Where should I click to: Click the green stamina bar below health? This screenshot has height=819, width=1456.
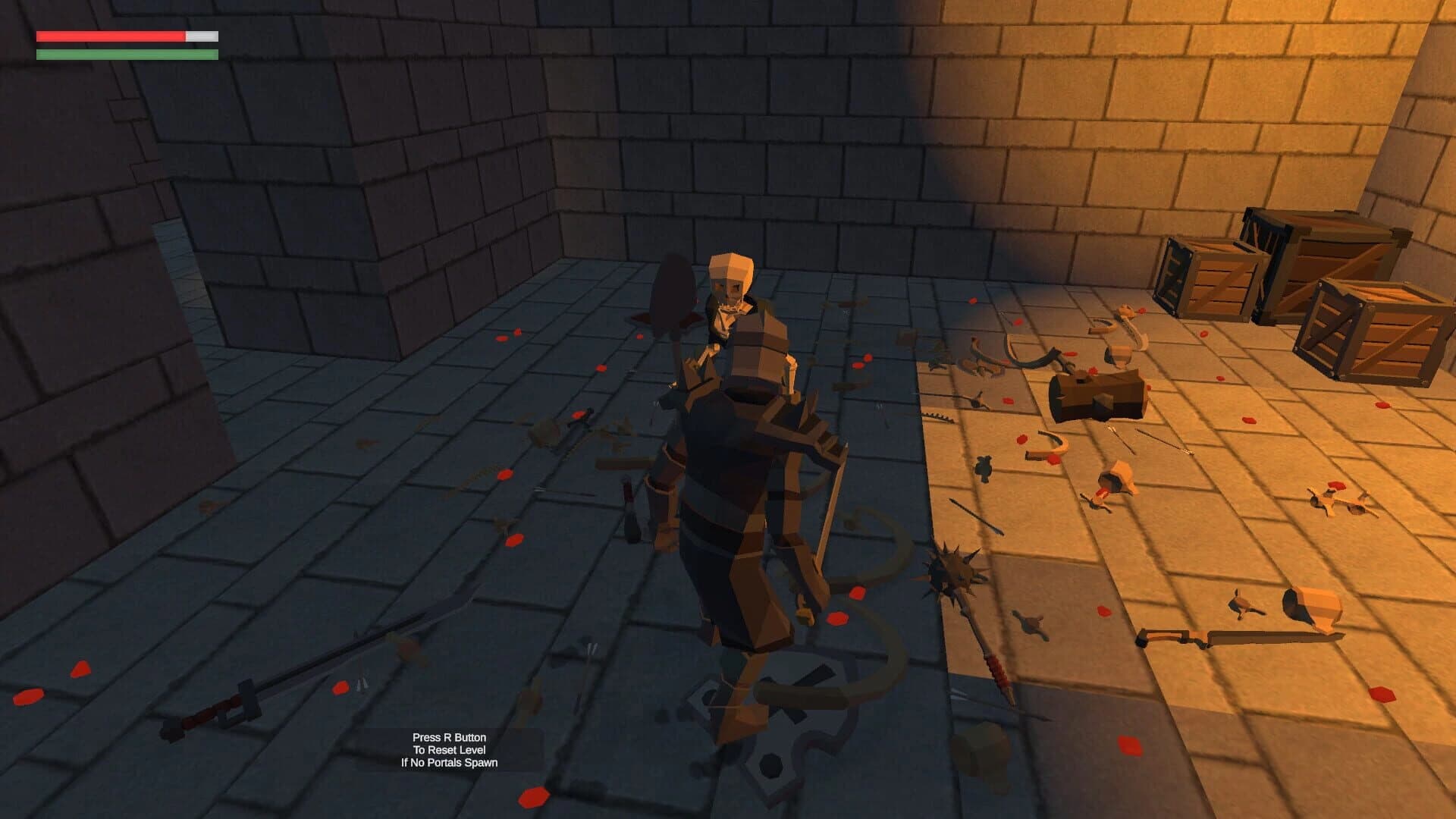coord(125,55)
